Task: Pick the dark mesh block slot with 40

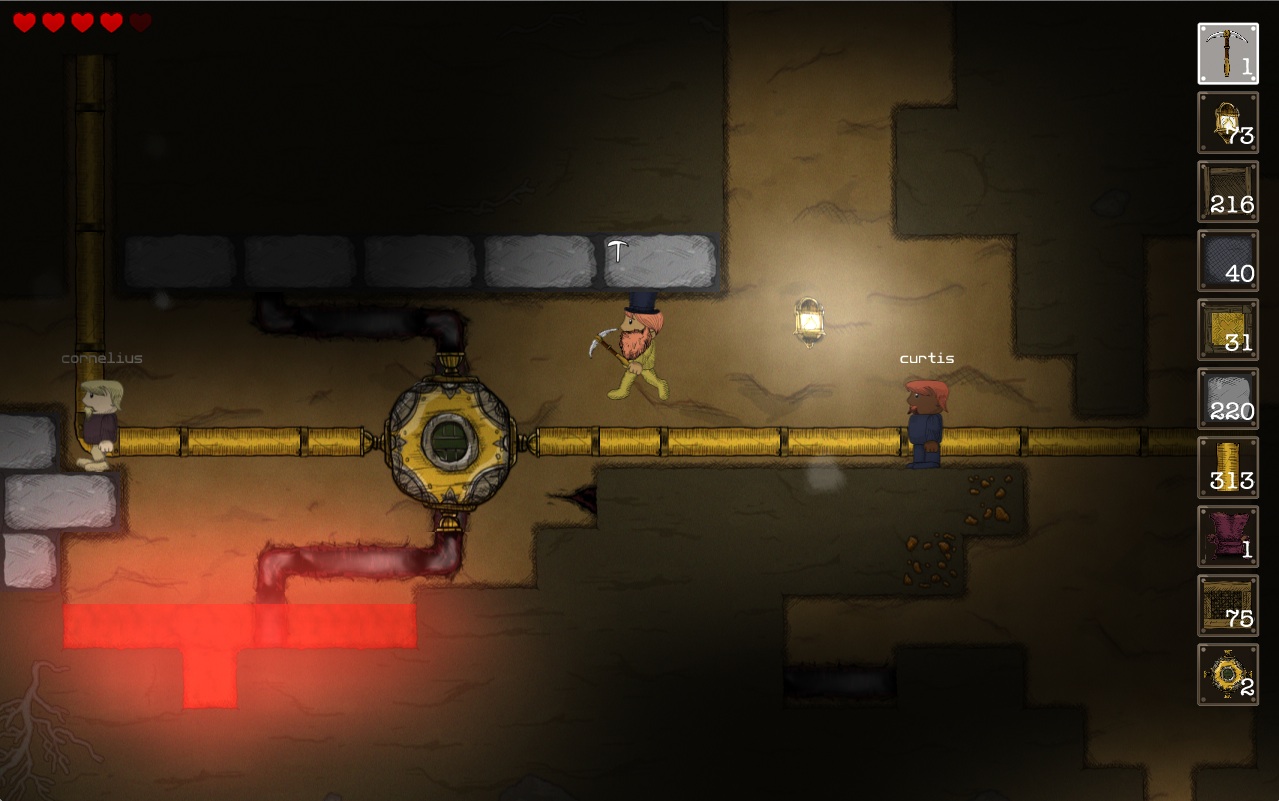Action: point(1228,261)
